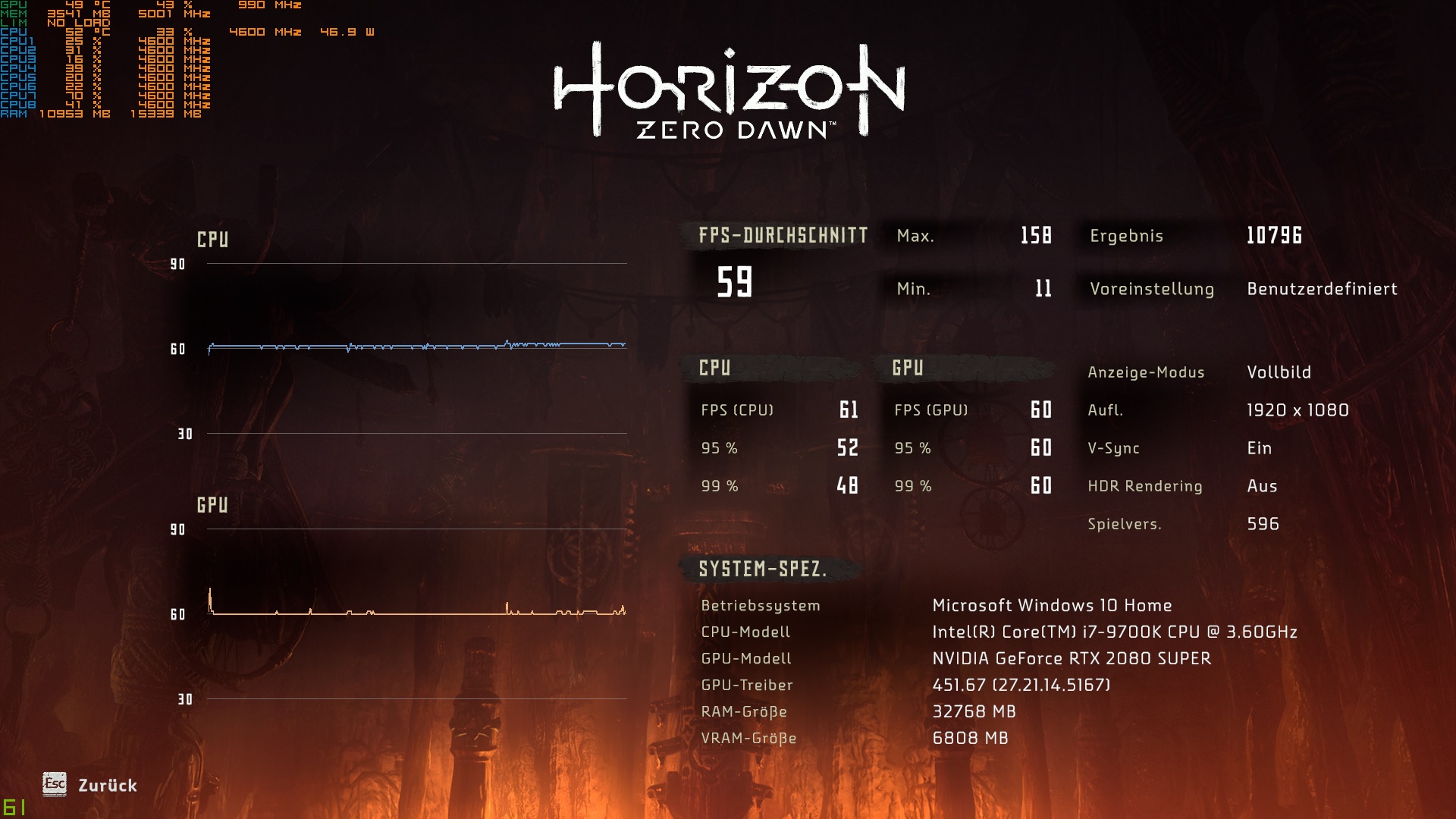This screenshot has height=819, width=1456.
Task: Click the green FPS counter overlay
Action: [15, 808]
